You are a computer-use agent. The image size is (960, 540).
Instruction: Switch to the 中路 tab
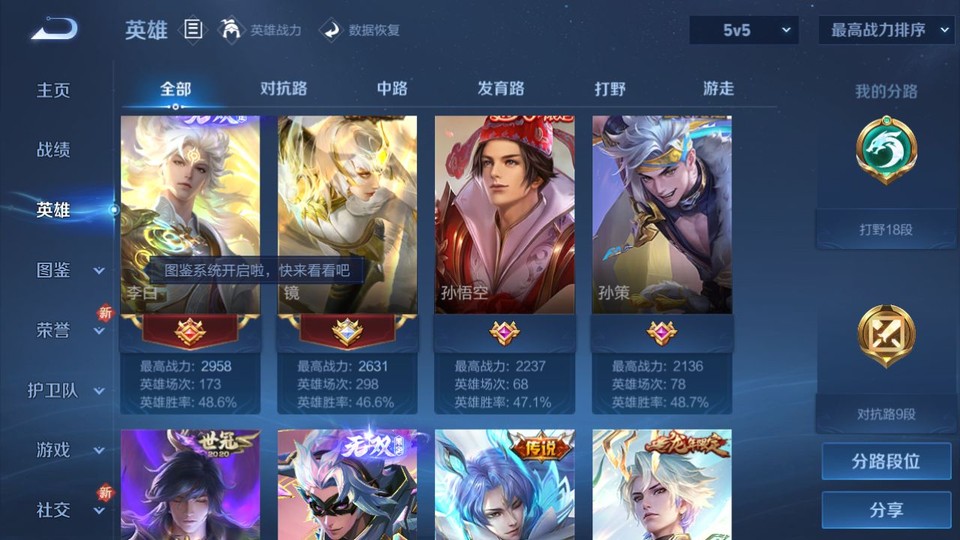click(x=392, y=88)
